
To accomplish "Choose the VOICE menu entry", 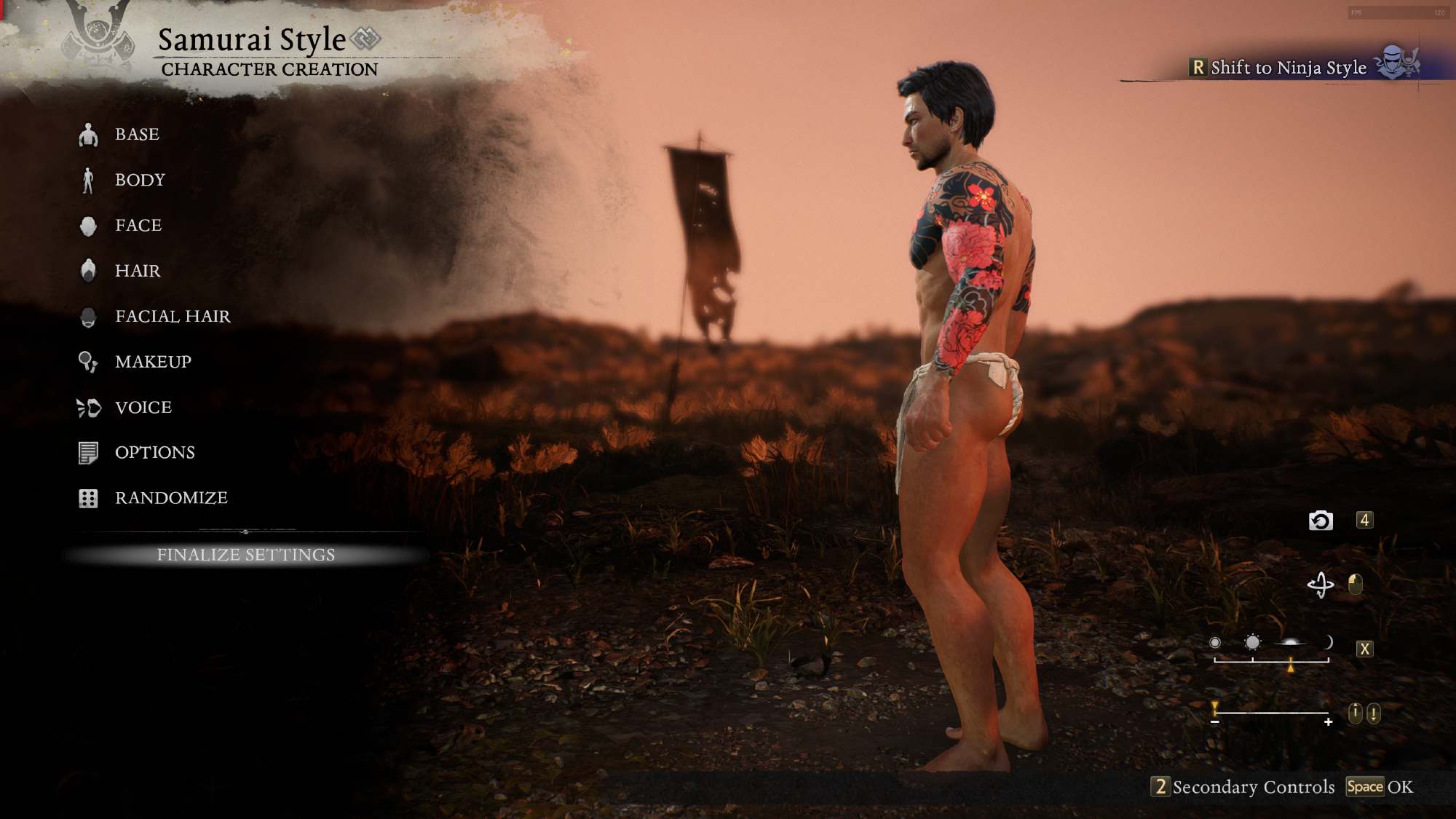I will coord(143,408).
